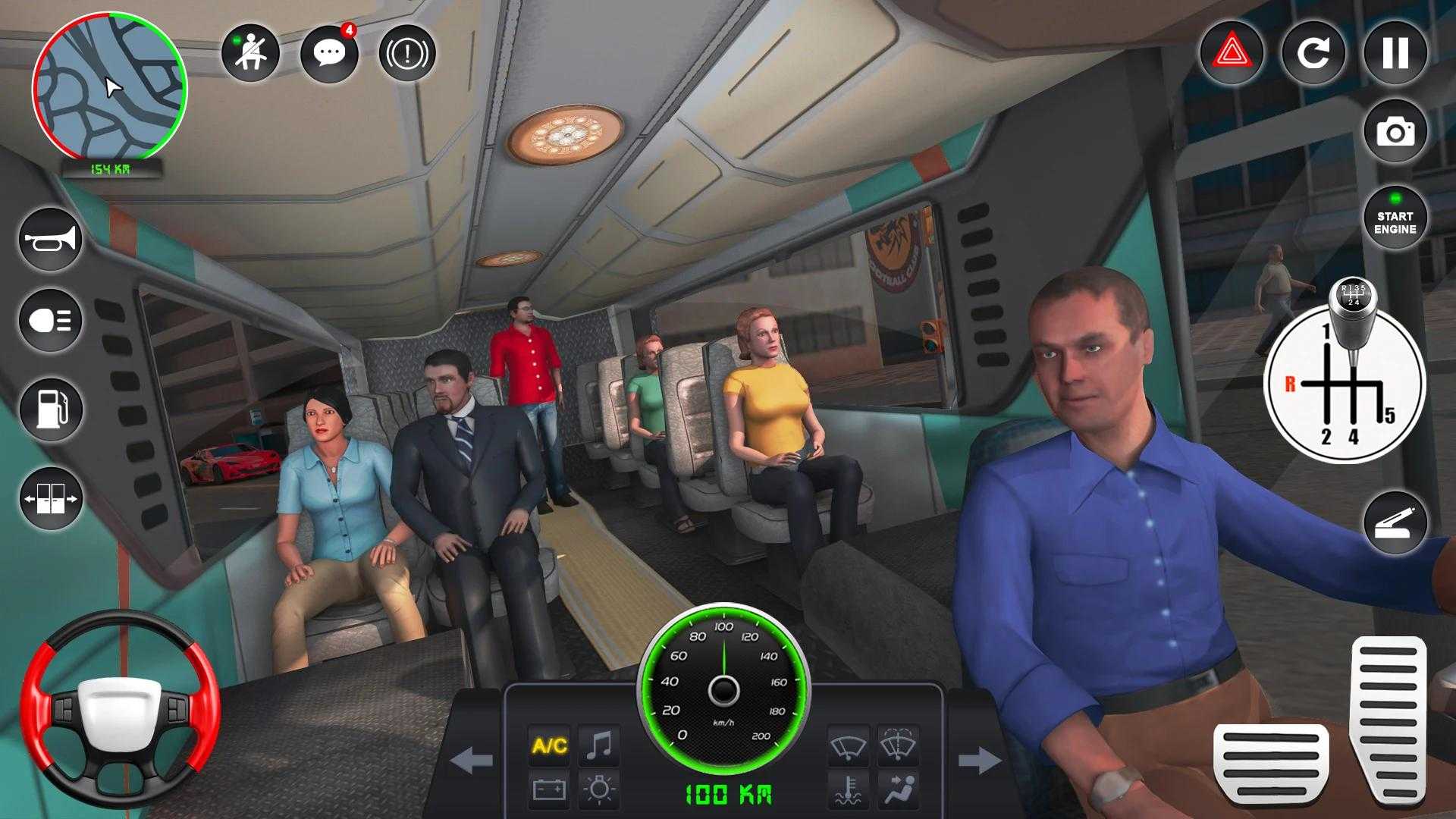Open the bus doors
The height and width of the screenshot is (819, 1456).
click(x=51, y=499)
